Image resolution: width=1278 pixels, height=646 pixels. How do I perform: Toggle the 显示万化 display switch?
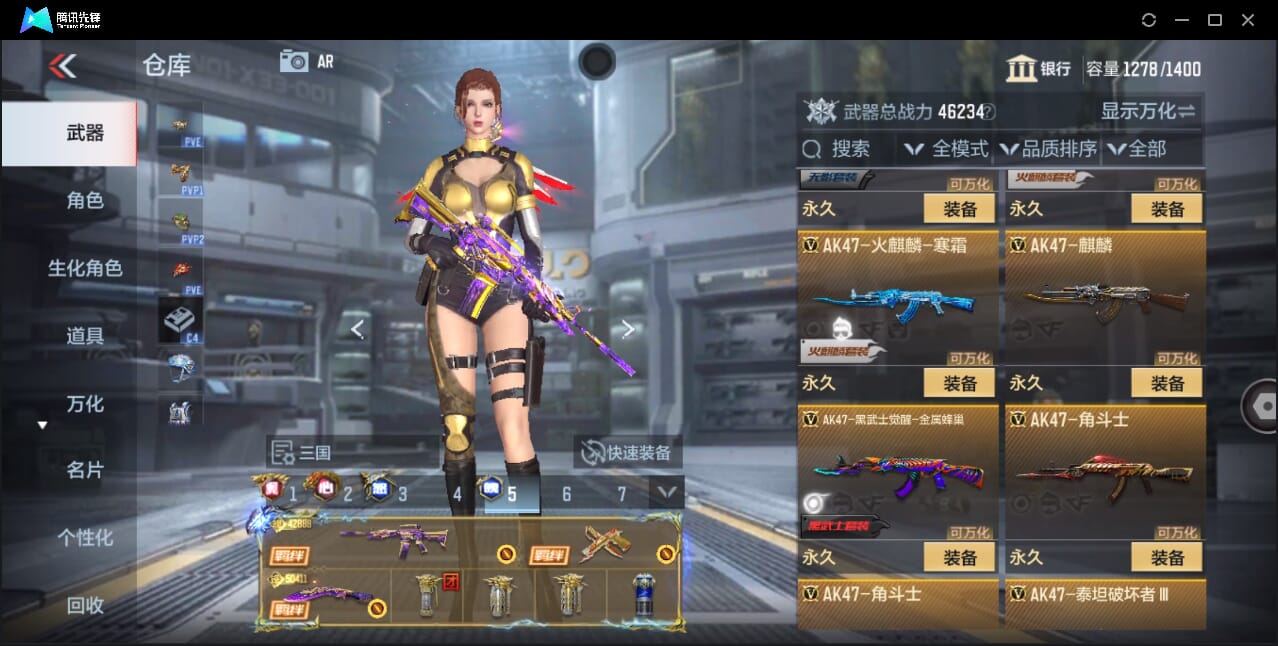pyautogui.click(x=1148, y=111)
